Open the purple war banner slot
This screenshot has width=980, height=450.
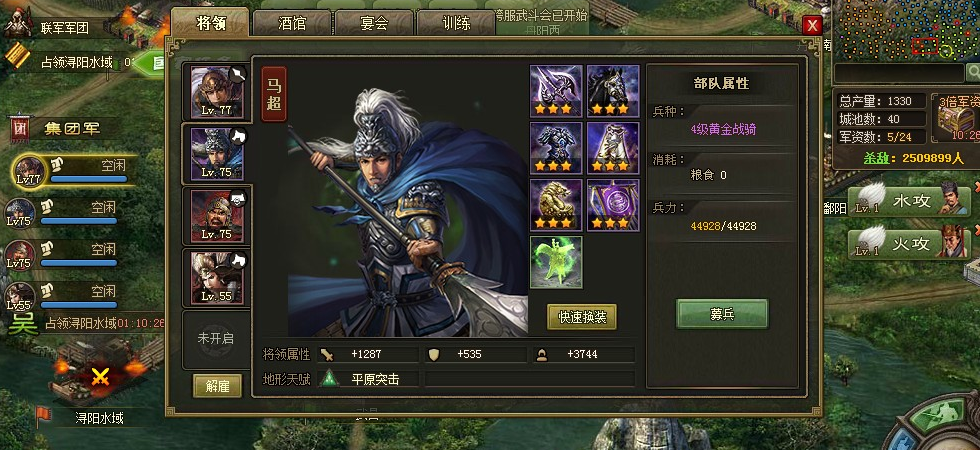pyautogui.click(x=612, y=205)
